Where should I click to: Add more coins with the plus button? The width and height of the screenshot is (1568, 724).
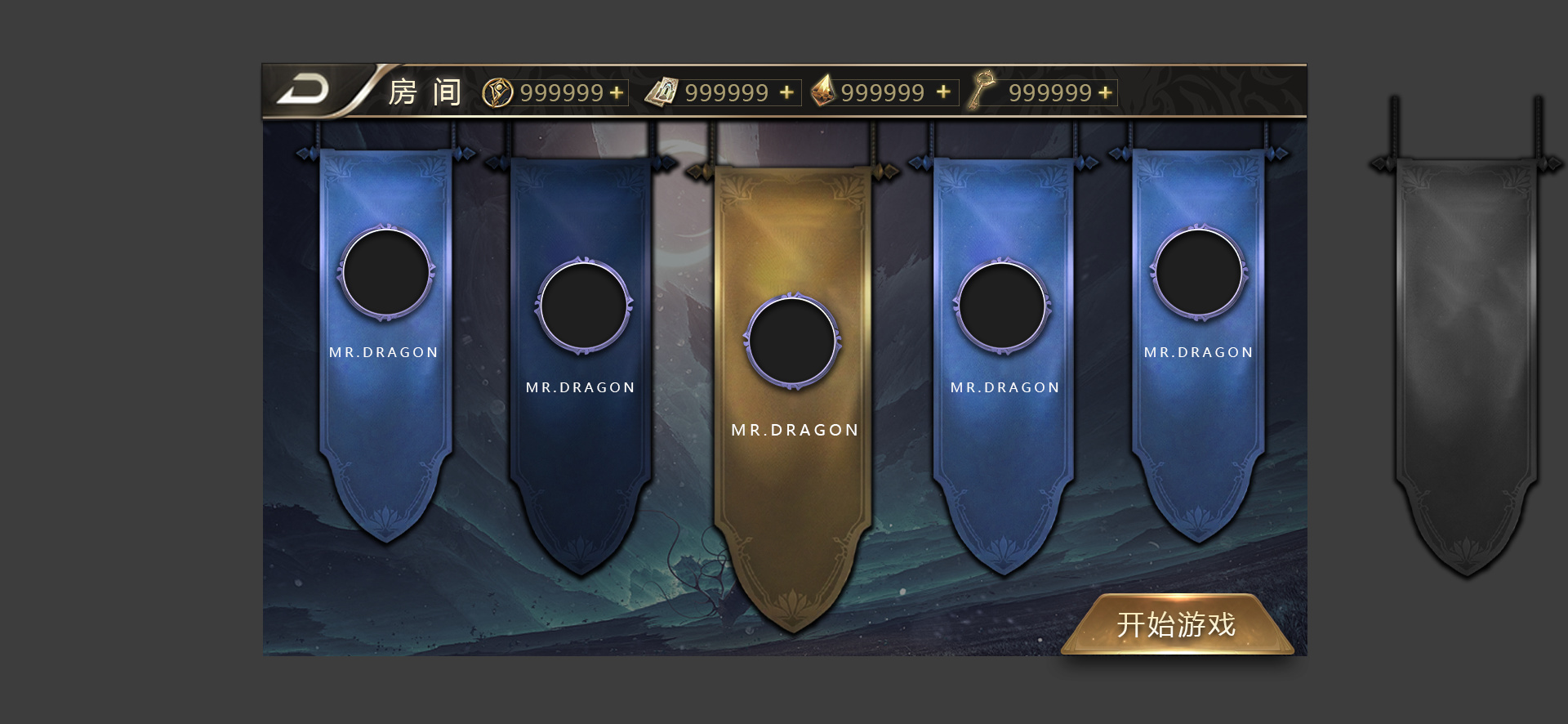617,93
